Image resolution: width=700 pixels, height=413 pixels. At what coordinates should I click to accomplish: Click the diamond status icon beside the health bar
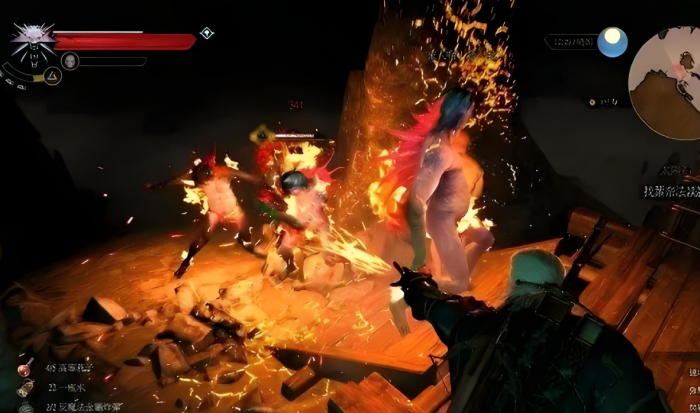click(206, 33)
